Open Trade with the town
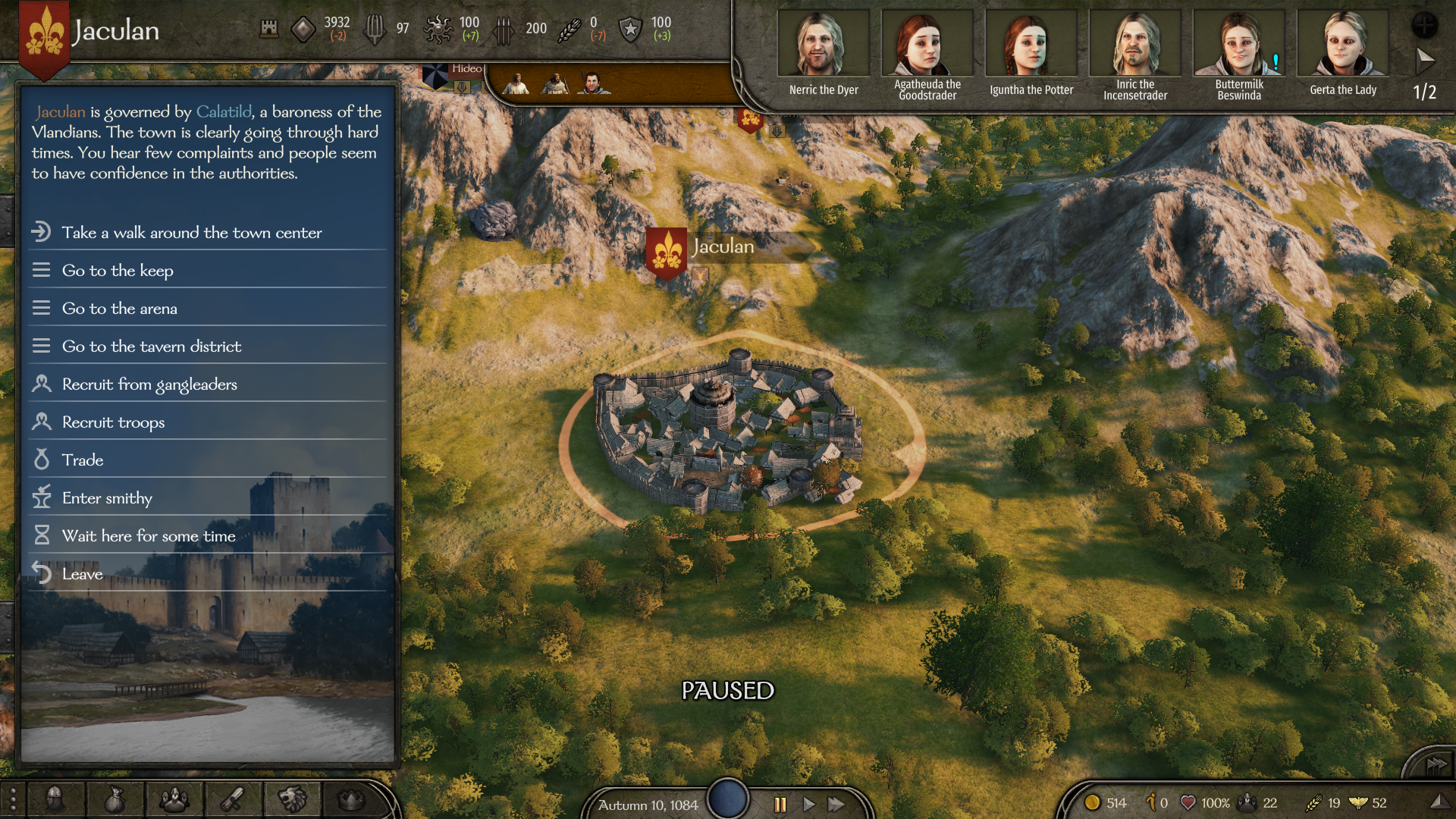 pos(83,460)
